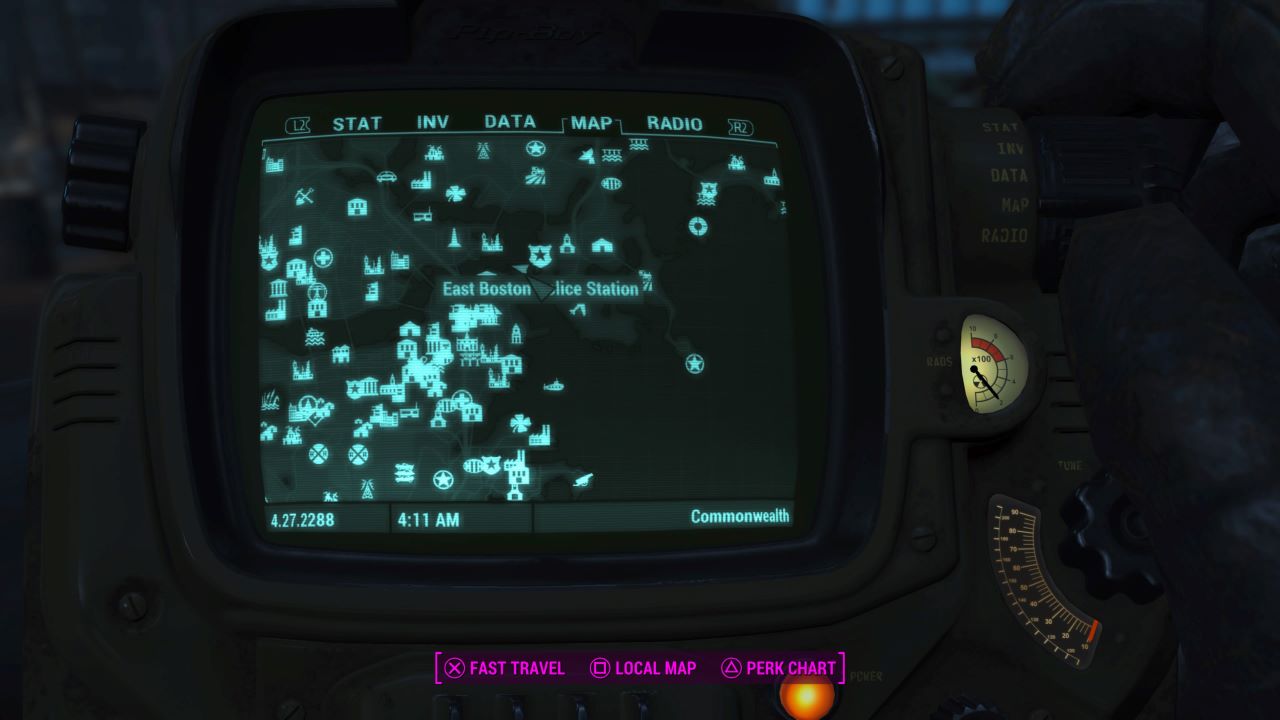The width and height of the screenshot is (1280, 720).
Task: Open the RADIO tab
Action: (675, 123)
